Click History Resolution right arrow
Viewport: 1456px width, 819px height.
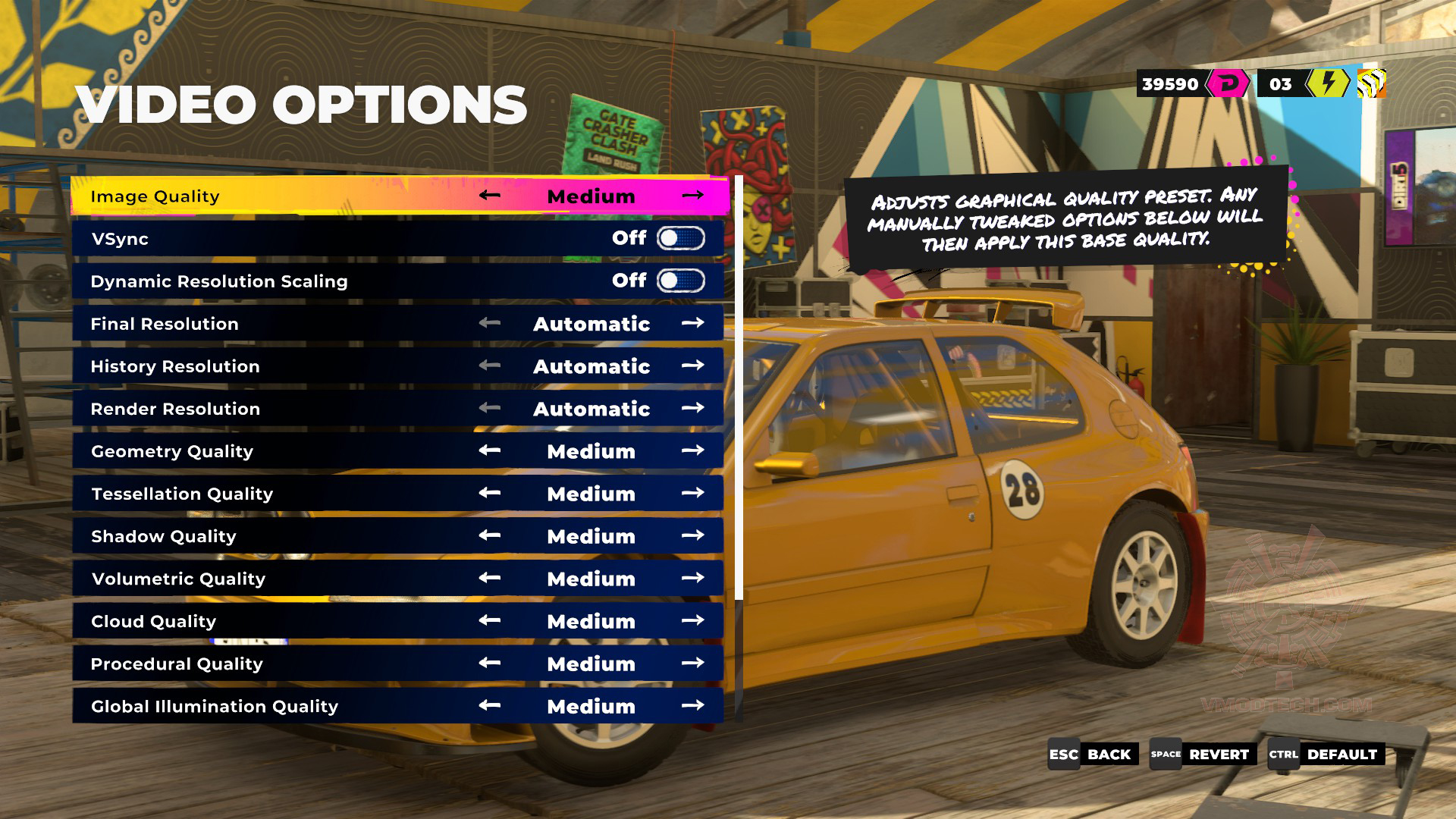click(692, 366)
